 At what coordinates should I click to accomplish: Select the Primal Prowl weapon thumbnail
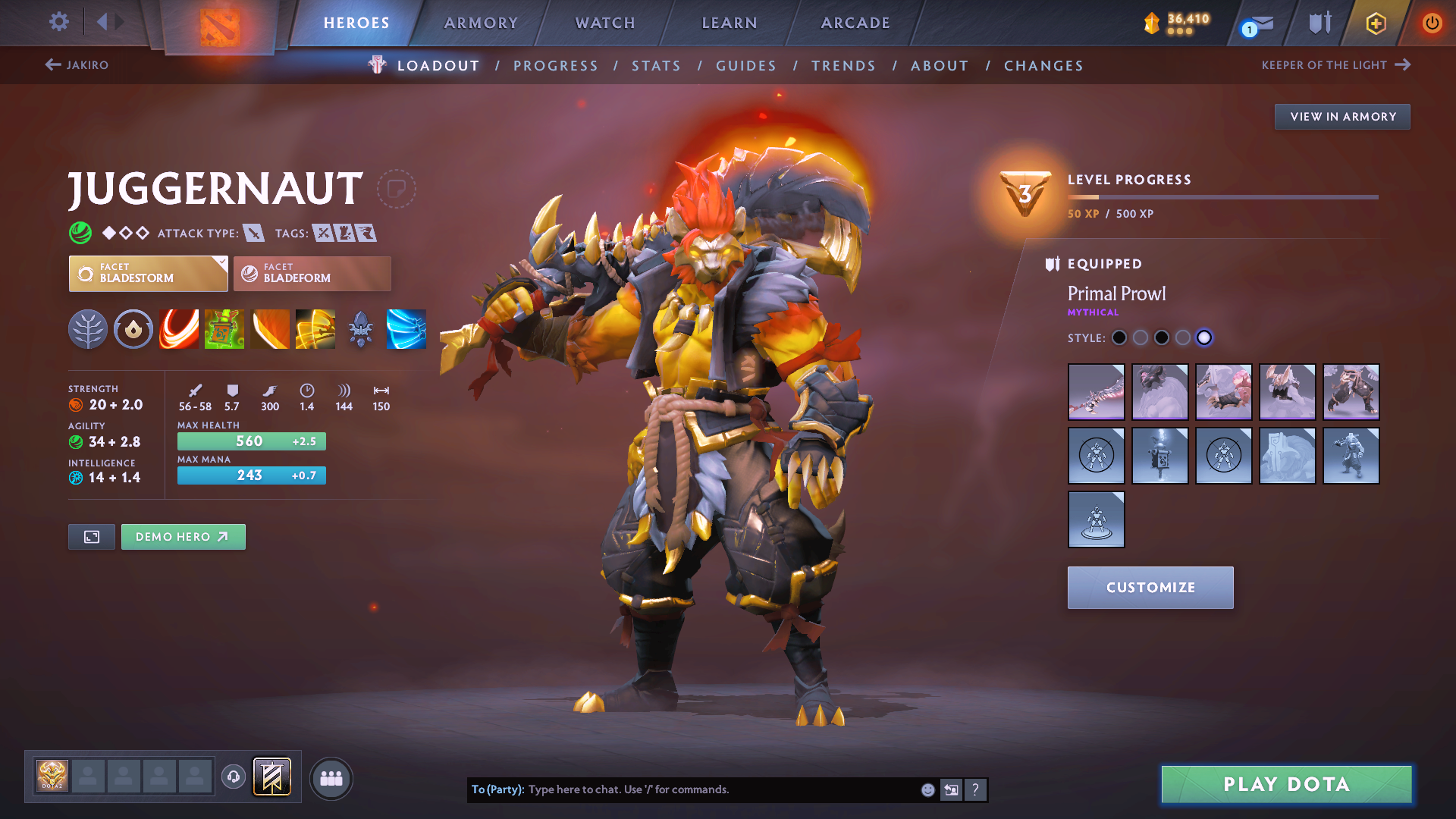click(x=1096, y=392)
